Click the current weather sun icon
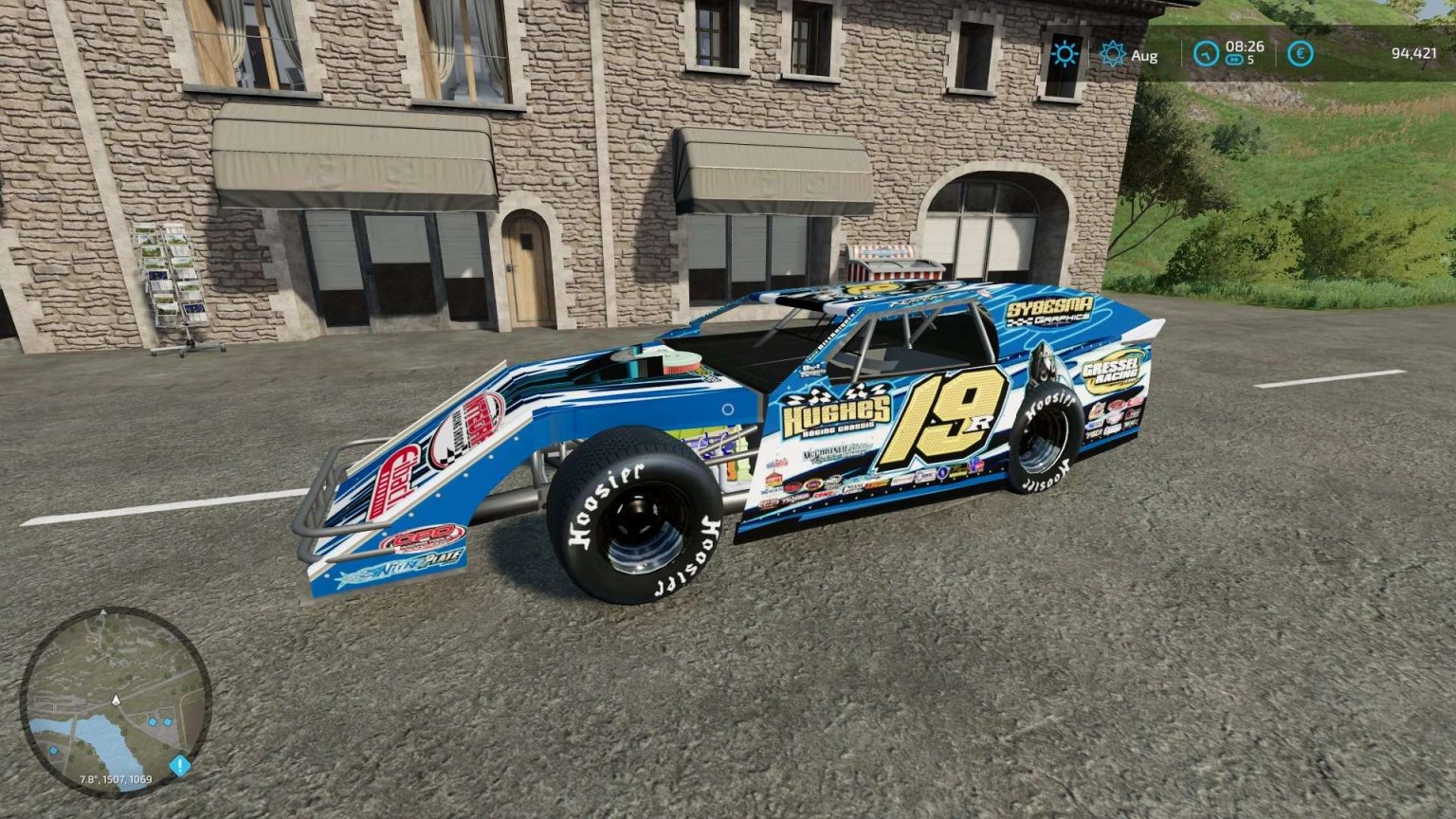Image resolution: width=1456 pixels, height=819 pixels. pos(1065,55)
